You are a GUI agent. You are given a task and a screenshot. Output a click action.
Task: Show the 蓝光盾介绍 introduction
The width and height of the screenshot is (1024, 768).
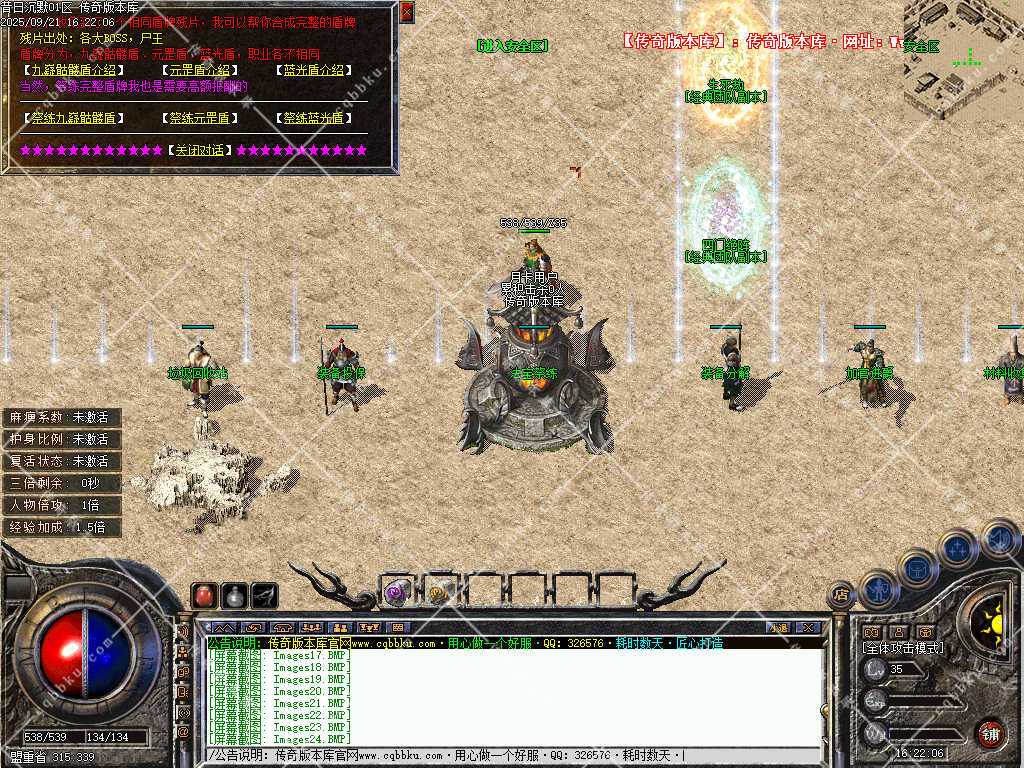312,70
